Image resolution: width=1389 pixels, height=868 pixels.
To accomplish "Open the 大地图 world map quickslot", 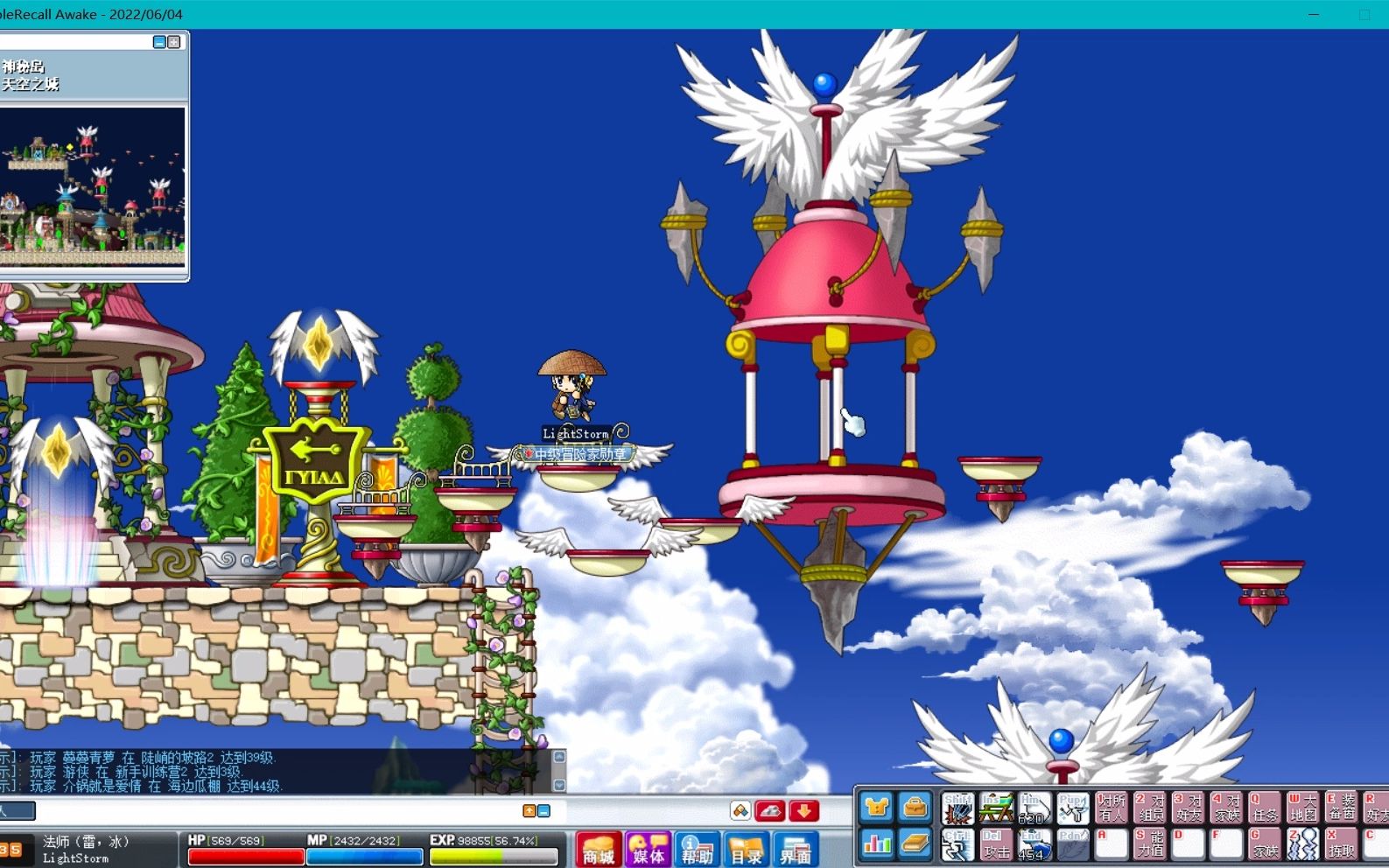I will [1302, 808].
